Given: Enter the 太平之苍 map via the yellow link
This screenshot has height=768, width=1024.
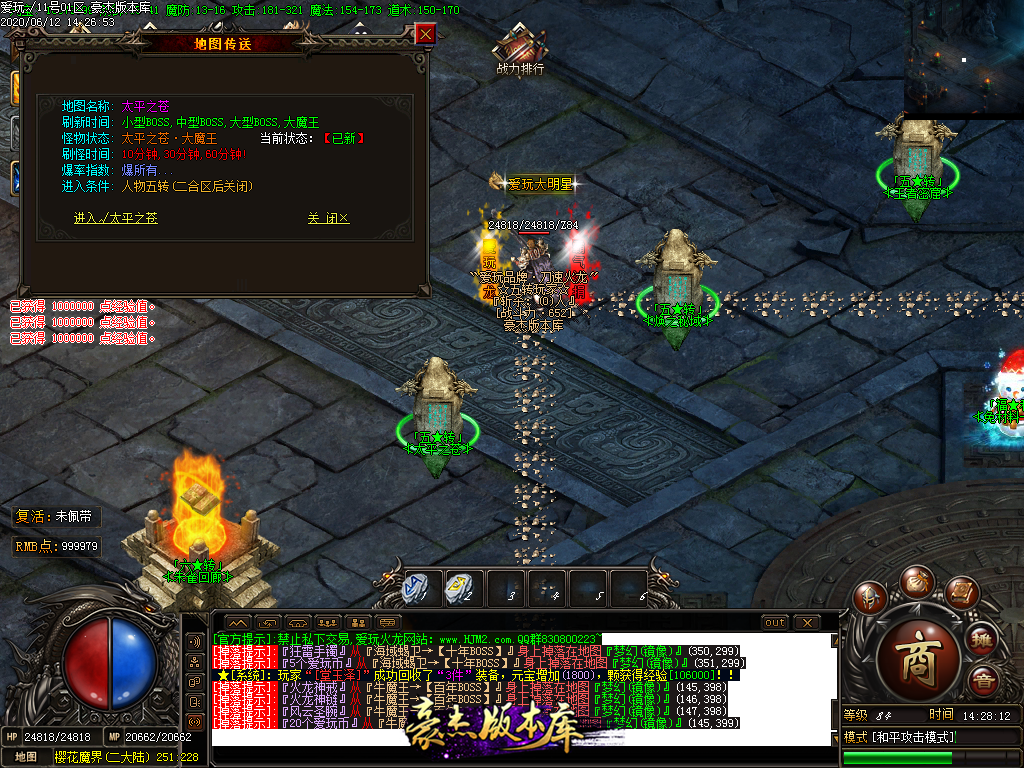Looking at the screenshot, I should pyautogui.click(x=115, y=217).
